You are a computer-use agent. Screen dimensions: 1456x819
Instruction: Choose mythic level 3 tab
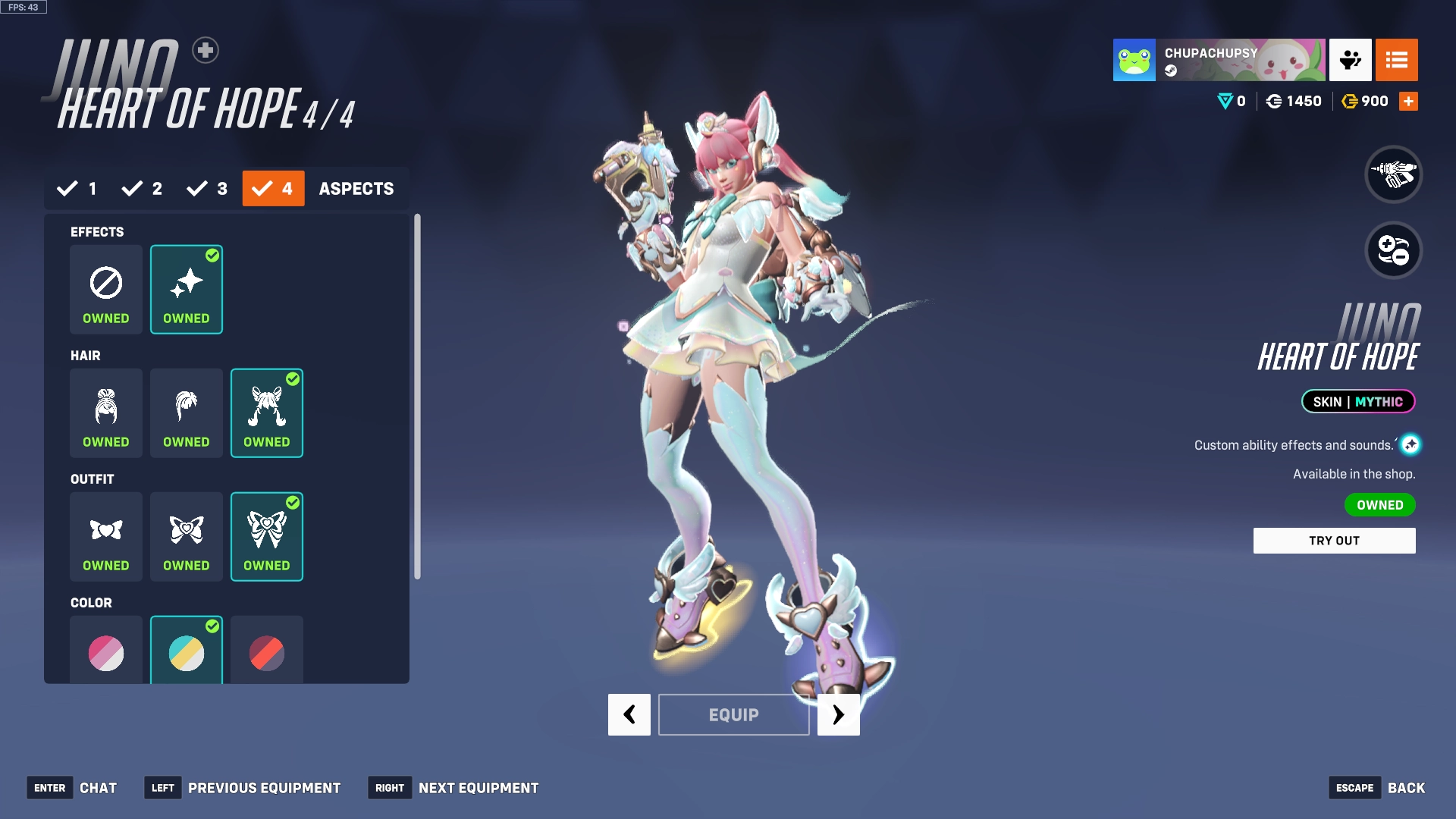coord(208,188)
